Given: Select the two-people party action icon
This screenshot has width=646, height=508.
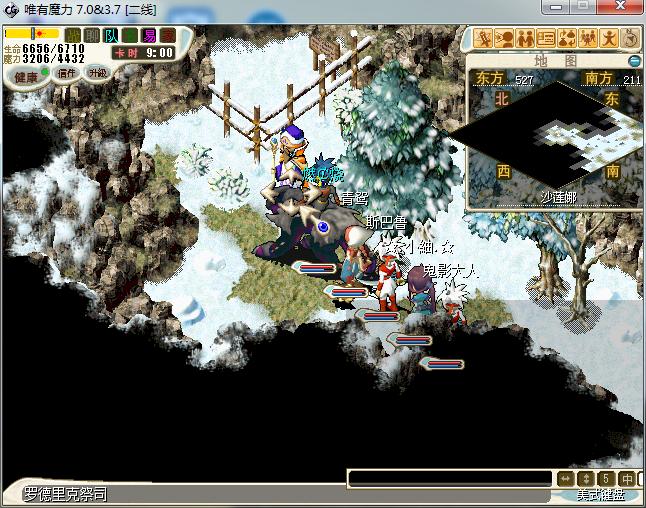Looking at the screenshot, I should [x=526, y=39].
